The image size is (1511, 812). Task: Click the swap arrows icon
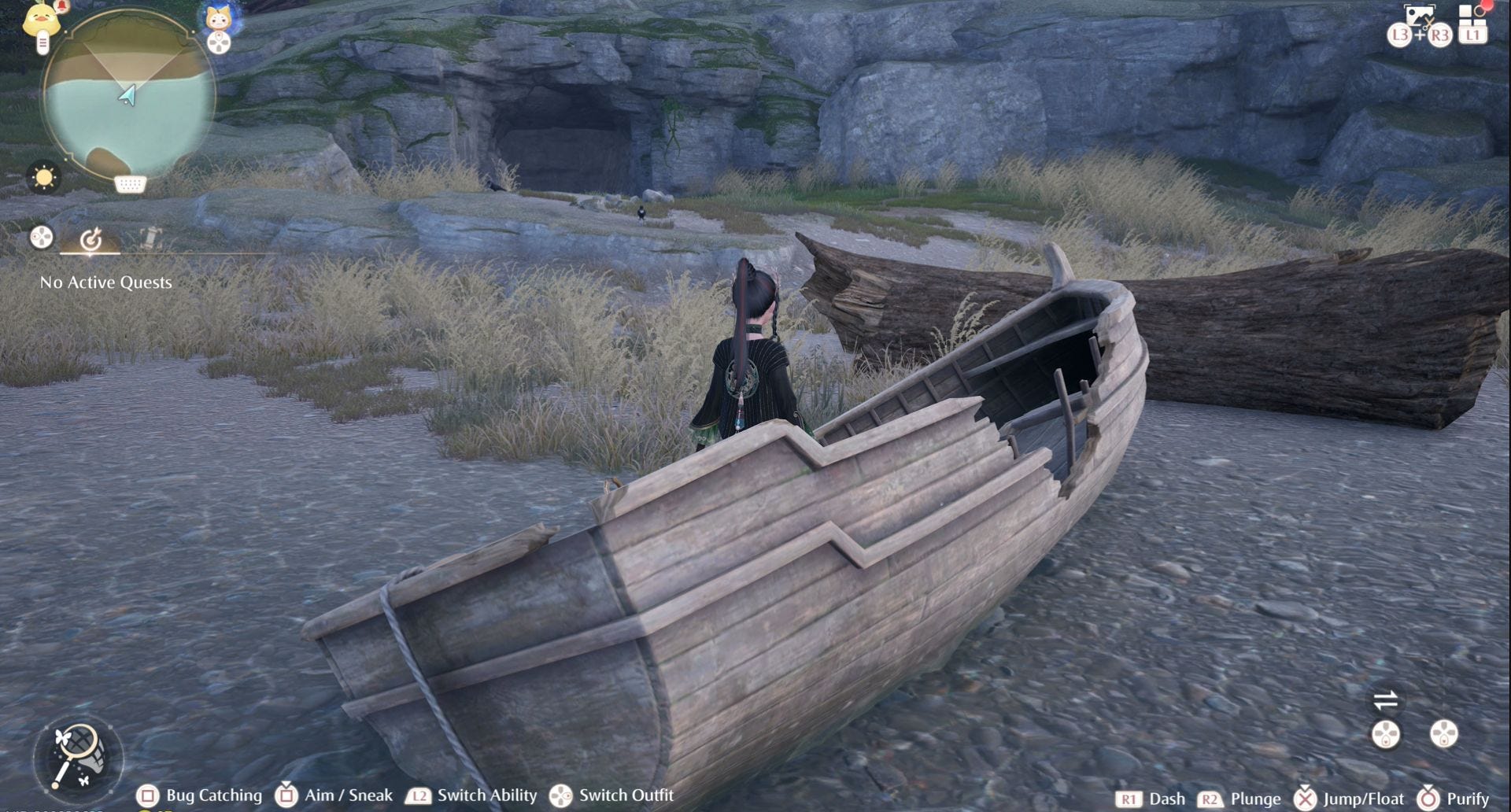tap(1385, 699)
